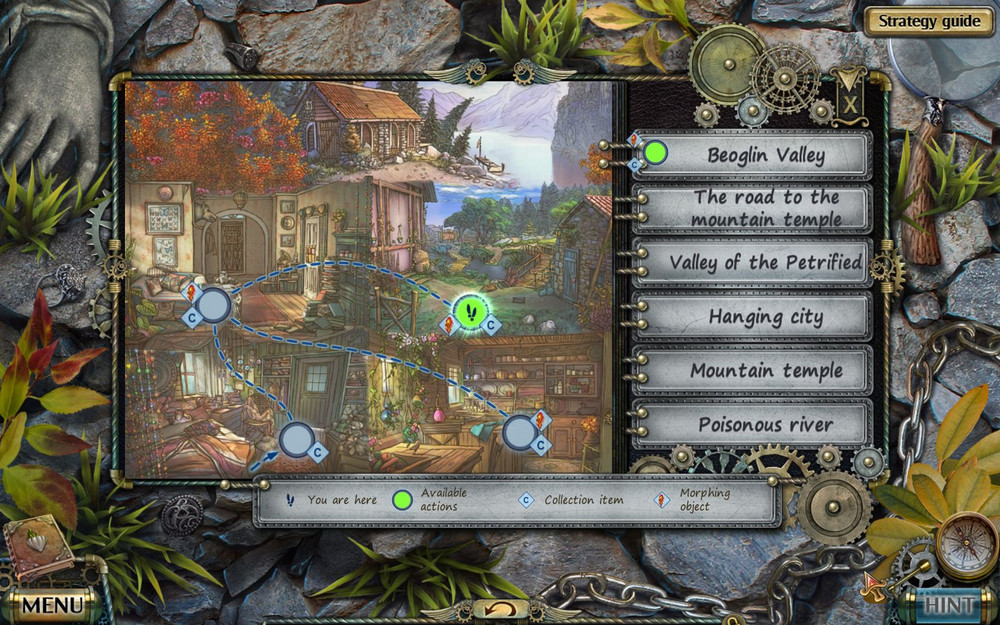The image size is (1000, 625).
Task: Click the grey marker on the living room scene
Action: [x=213, y=304]
